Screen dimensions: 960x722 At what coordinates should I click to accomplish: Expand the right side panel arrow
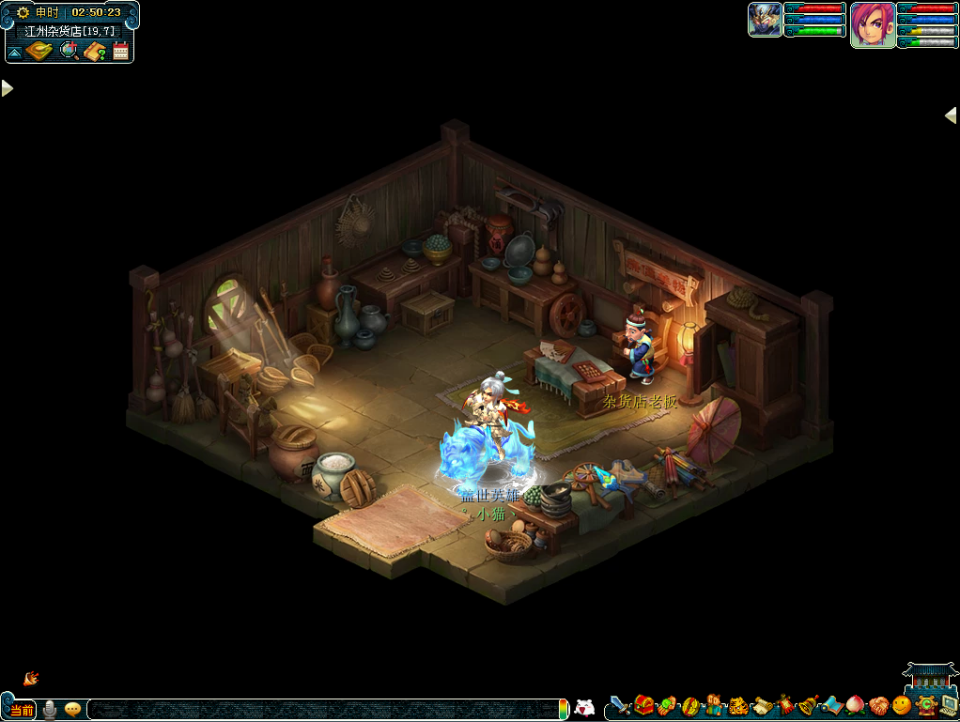(951, 115)
